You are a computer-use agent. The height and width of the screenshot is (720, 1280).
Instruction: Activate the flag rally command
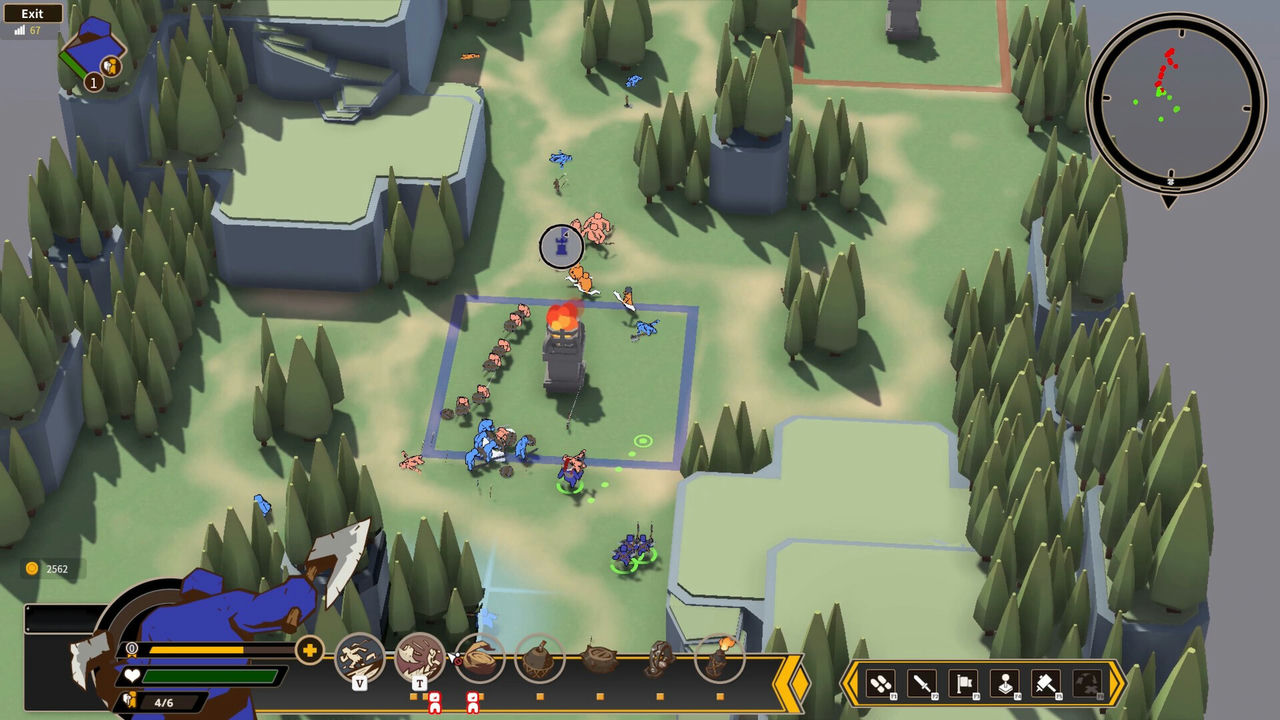963,684
